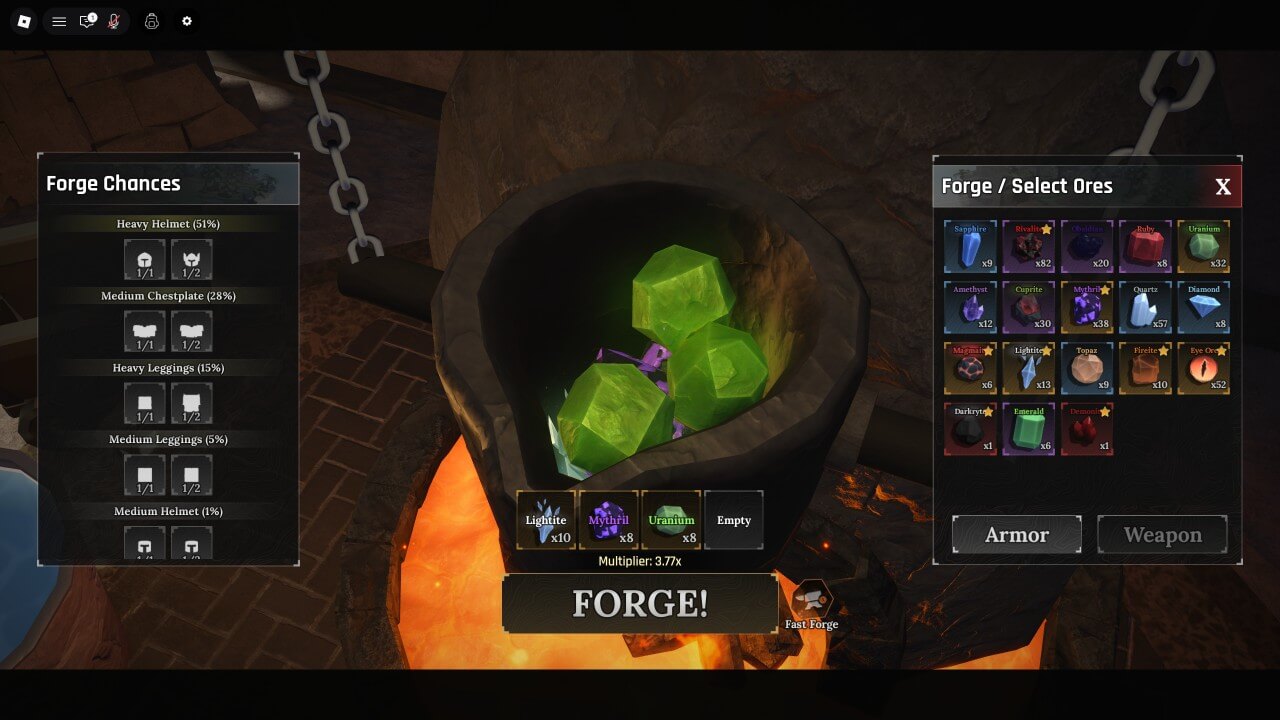Click the FORGE! button
The width and height of the screenshot is (1280, 720).
(640, 603)
